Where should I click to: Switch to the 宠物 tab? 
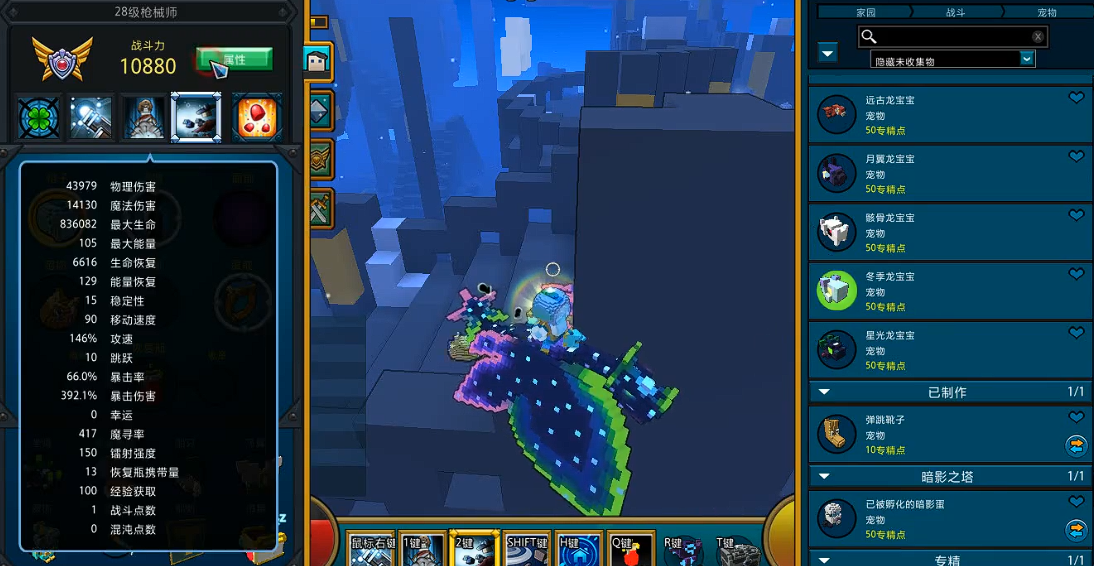pyautogui.click(x=1046, y=12)
